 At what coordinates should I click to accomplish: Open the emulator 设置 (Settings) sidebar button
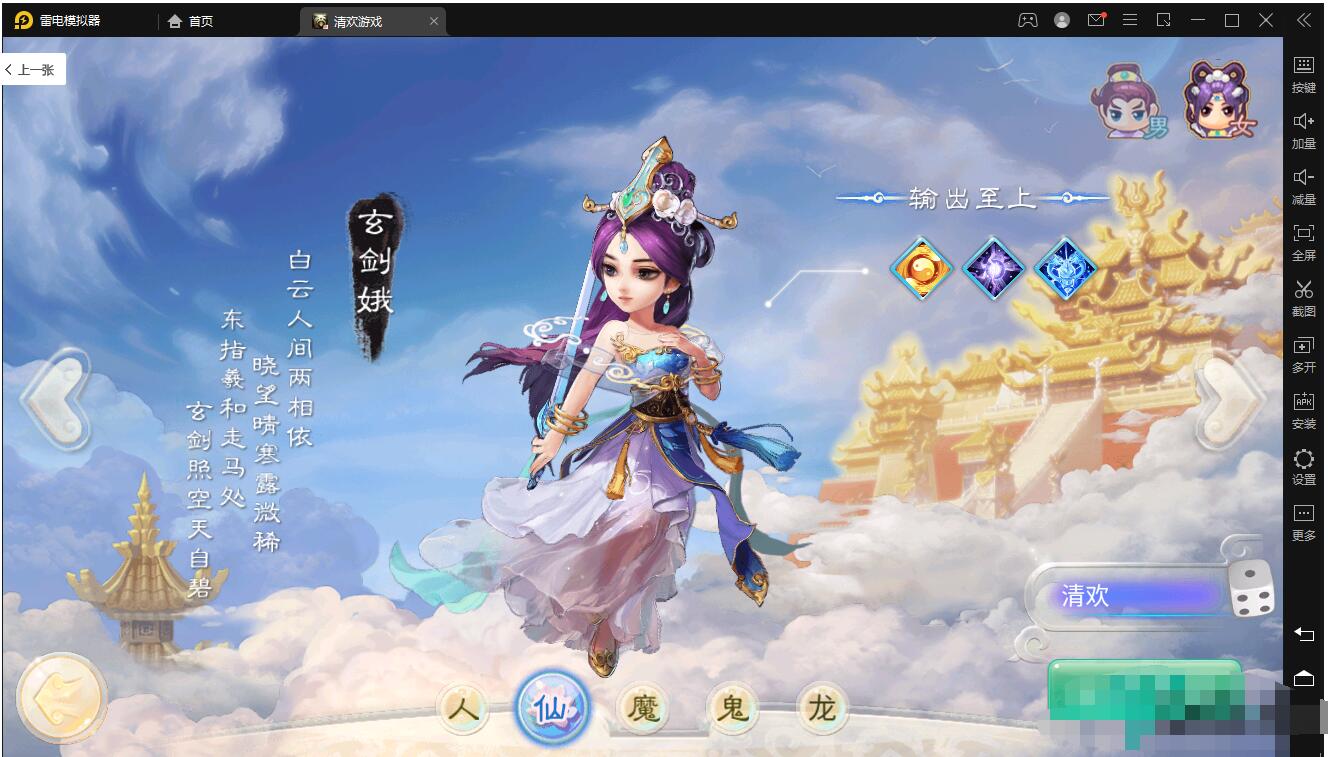[1304, 466]
